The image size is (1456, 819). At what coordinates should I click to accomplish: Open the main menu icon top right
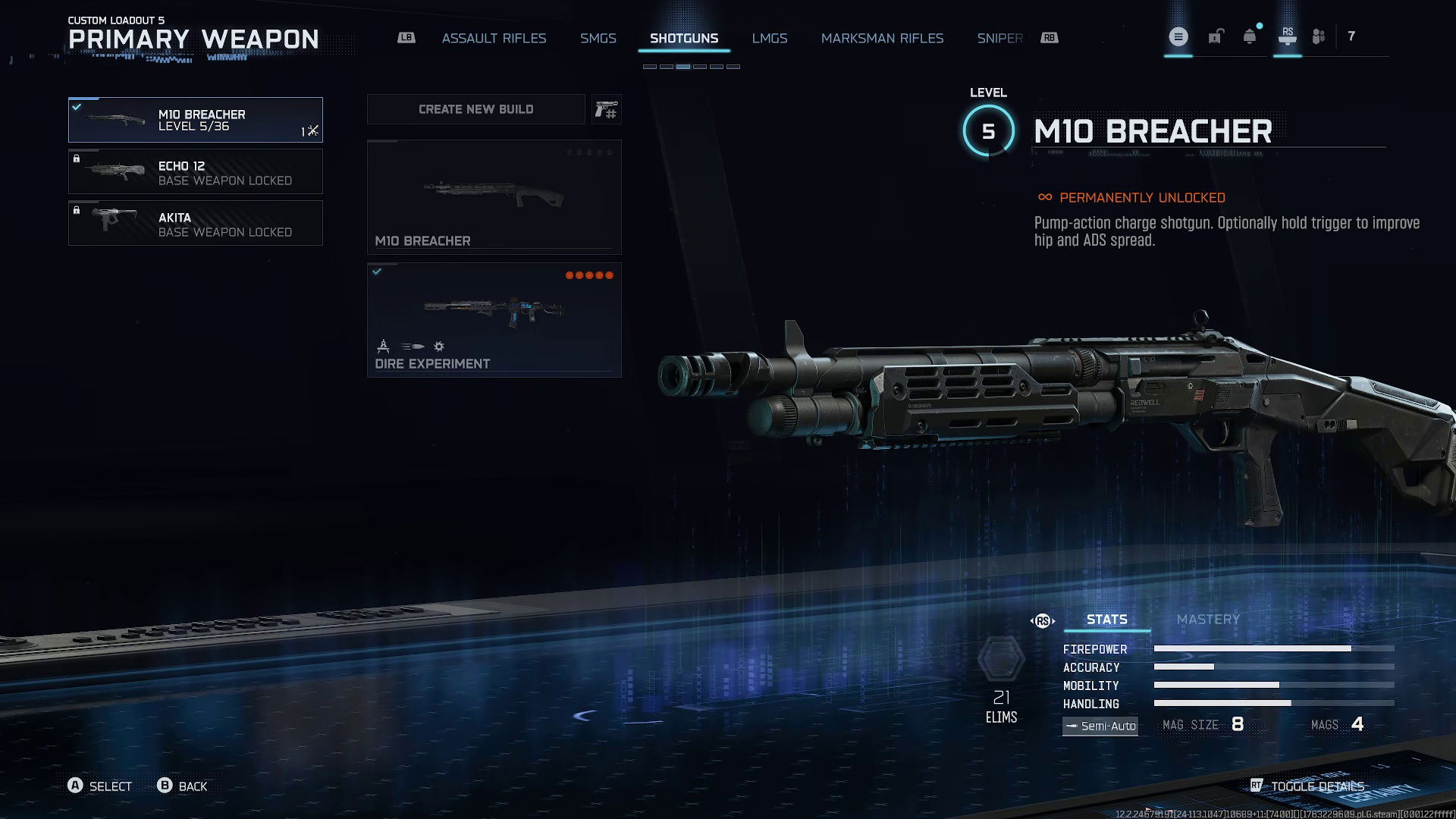1179,36
